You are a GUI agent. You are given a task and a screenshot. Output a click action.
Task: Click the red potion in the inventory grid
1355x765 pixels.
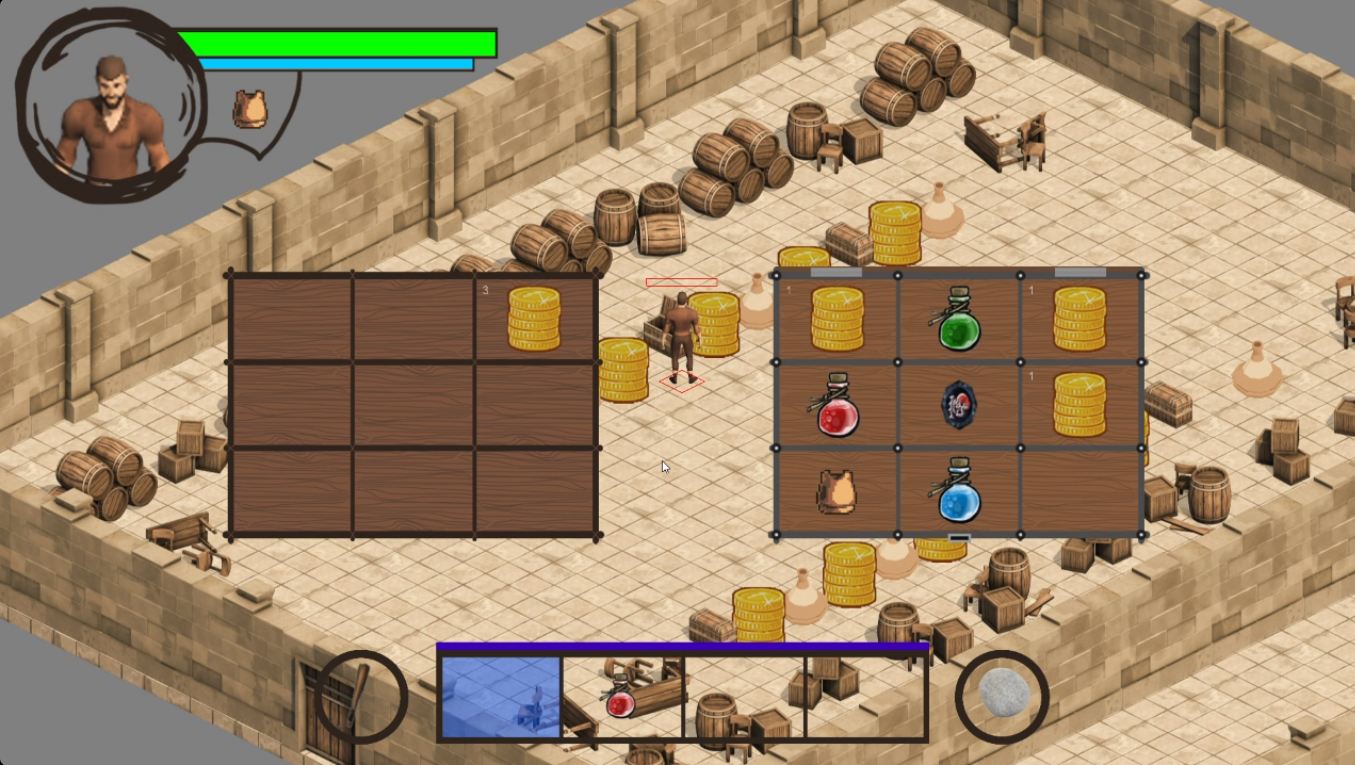point(837,406)
